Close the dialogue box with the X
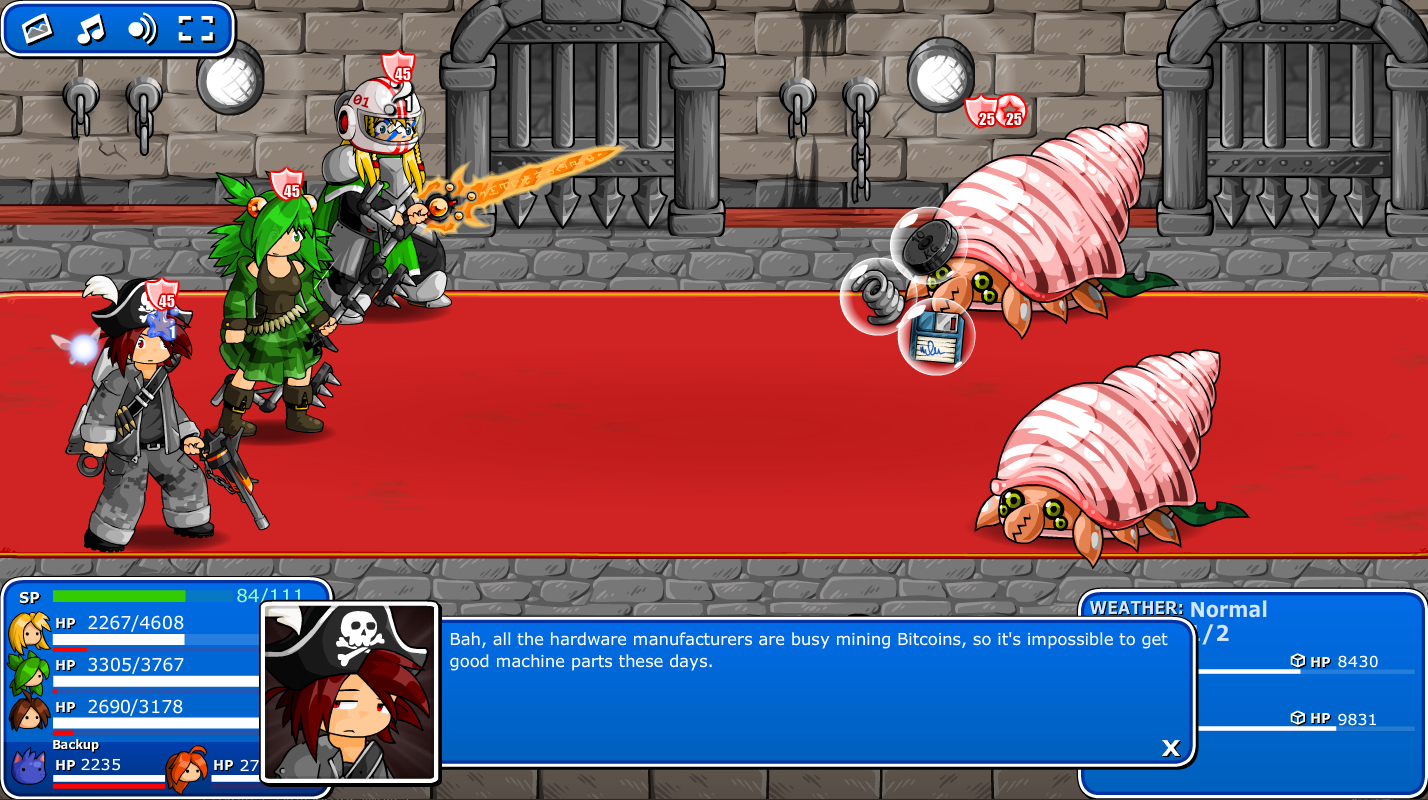 pos(1171,747)
